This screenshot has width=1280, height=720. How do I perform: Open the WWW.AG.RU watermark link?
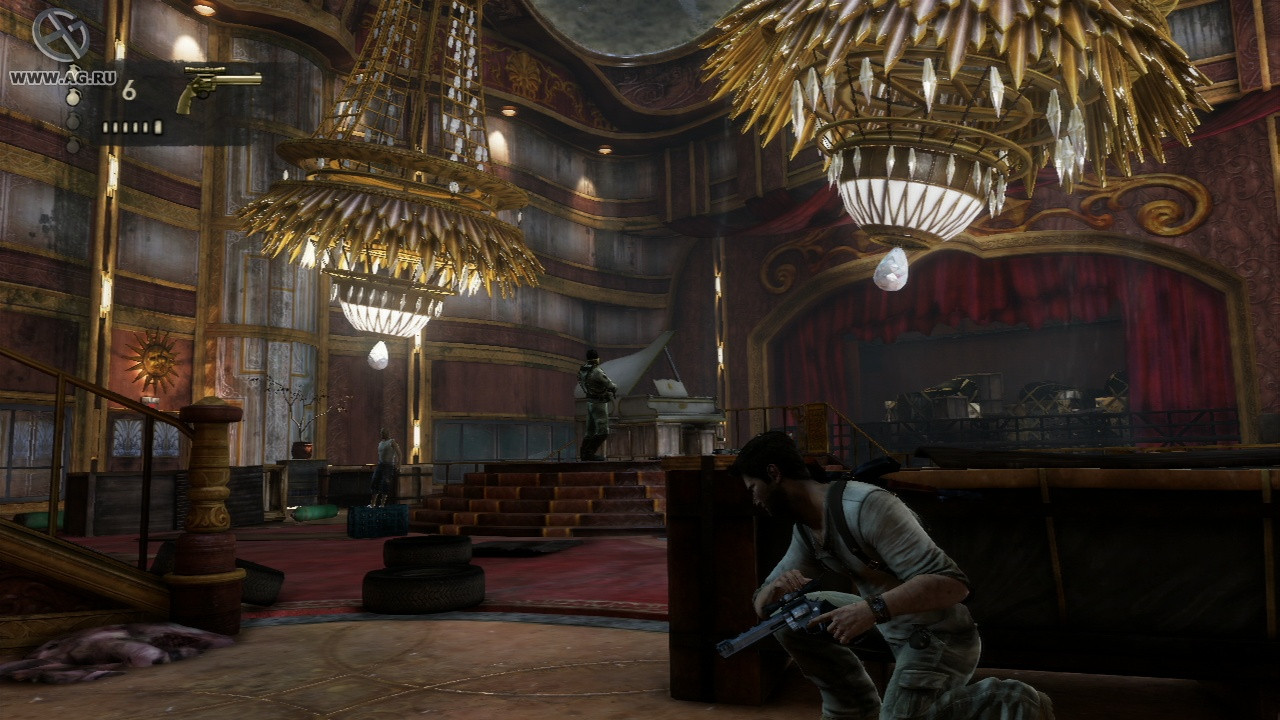(62, 77)
